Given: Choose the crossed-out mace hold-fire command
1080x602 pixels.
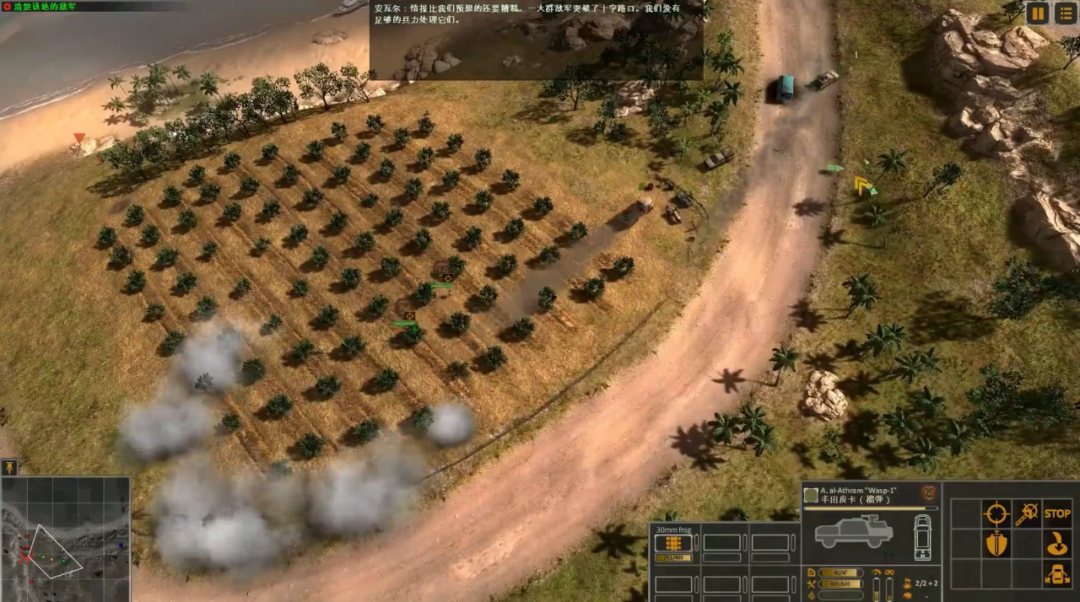Looking at the screenshot, I should coord(1026,514).
